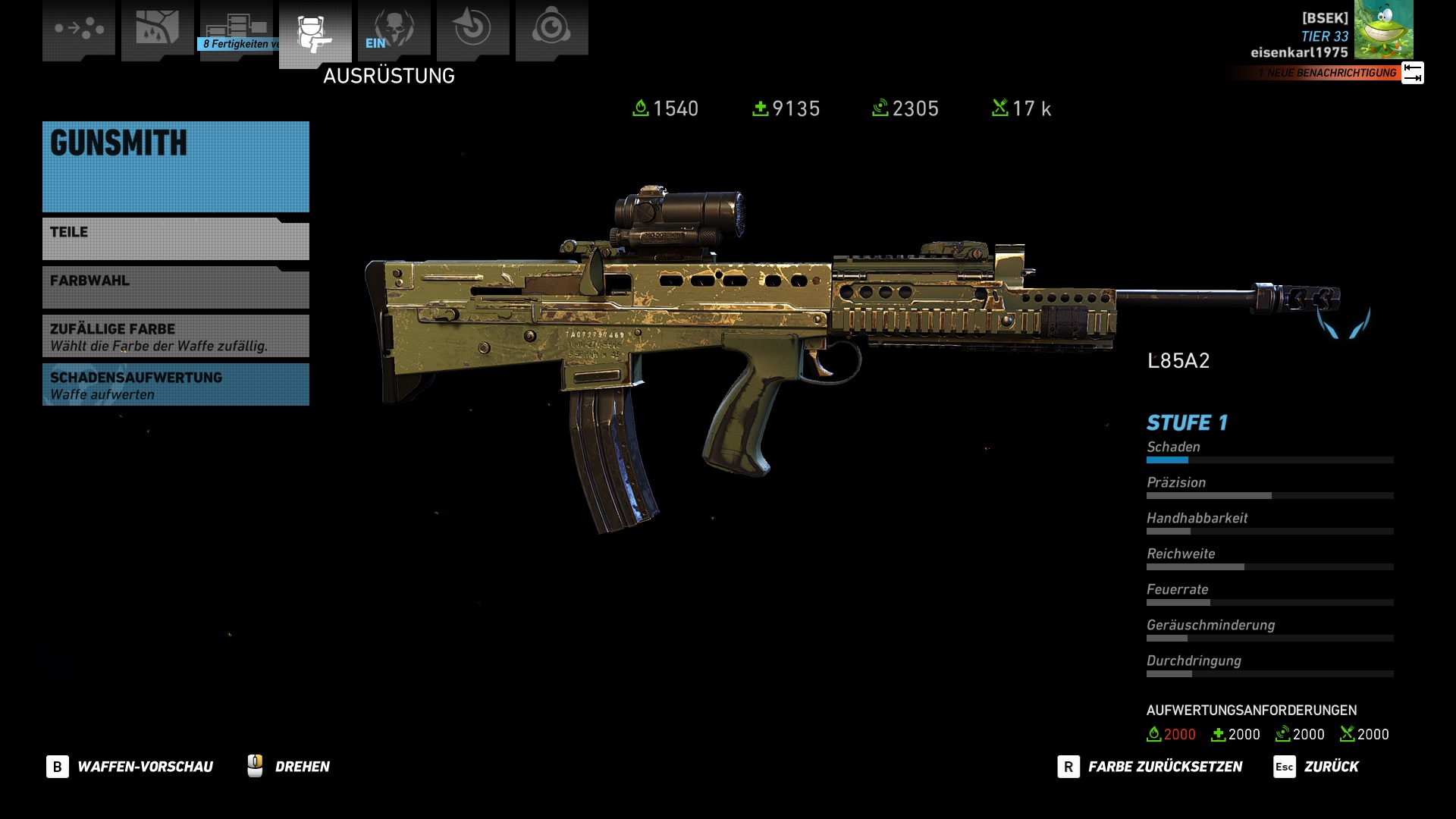Open the Ubisoft Club swirl tab

[x=551, y=29]
